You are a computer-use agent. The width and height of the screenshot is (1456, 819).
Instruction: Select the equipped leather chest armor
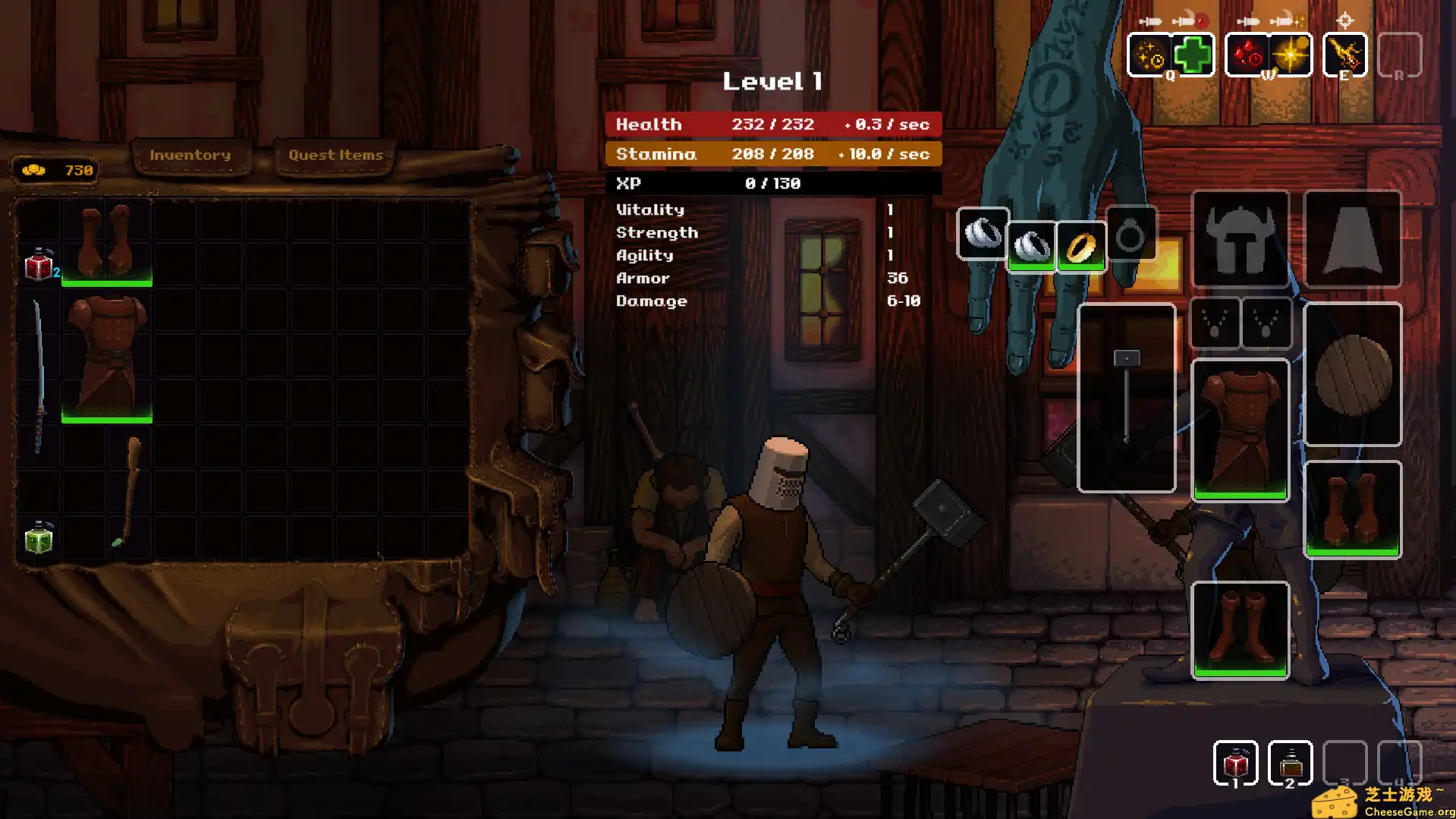click(1241, 430)
